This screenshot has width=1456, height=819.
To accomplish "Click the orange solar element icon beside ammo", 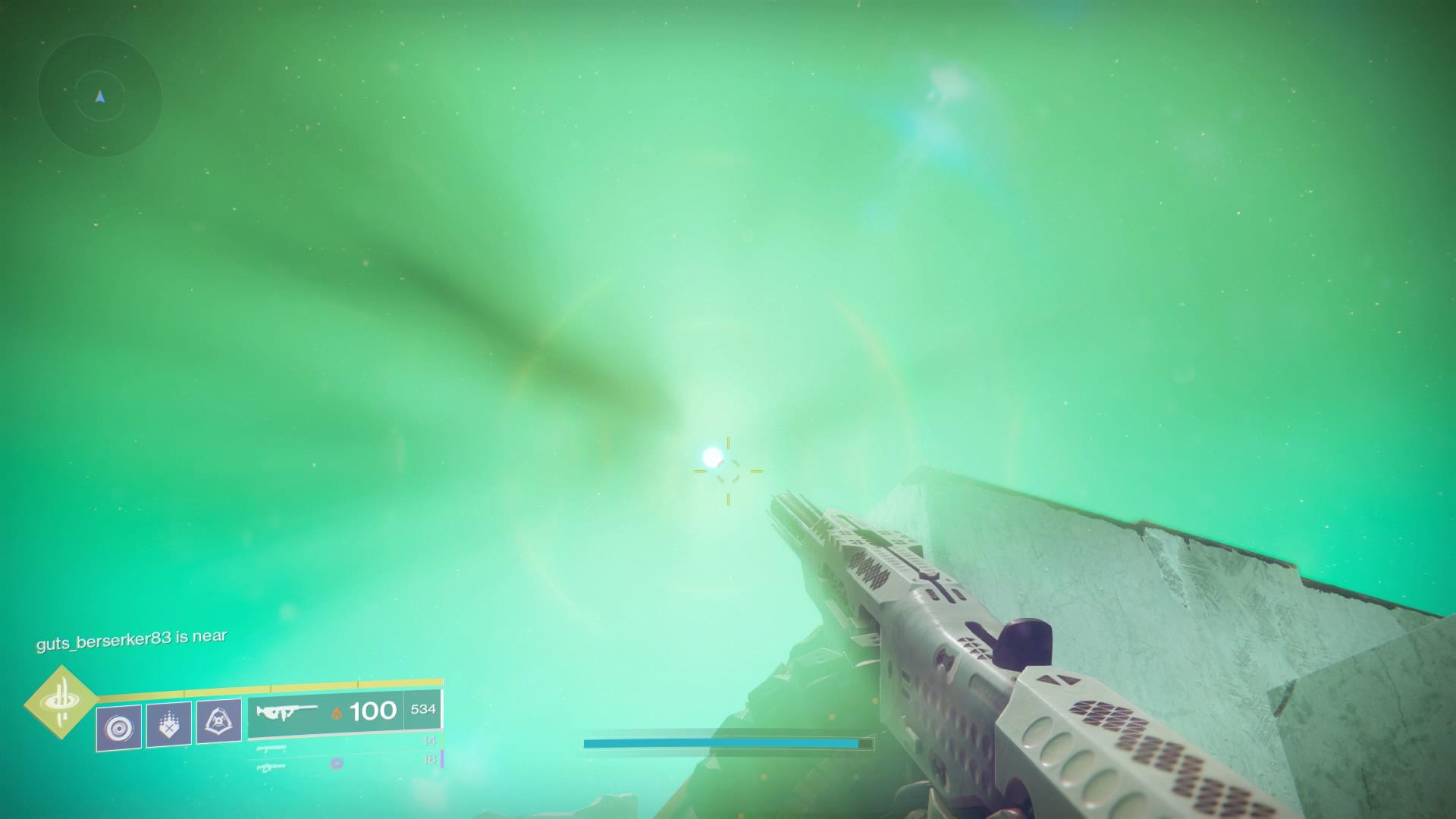I will pyautogui.click(x=337, y=714).
